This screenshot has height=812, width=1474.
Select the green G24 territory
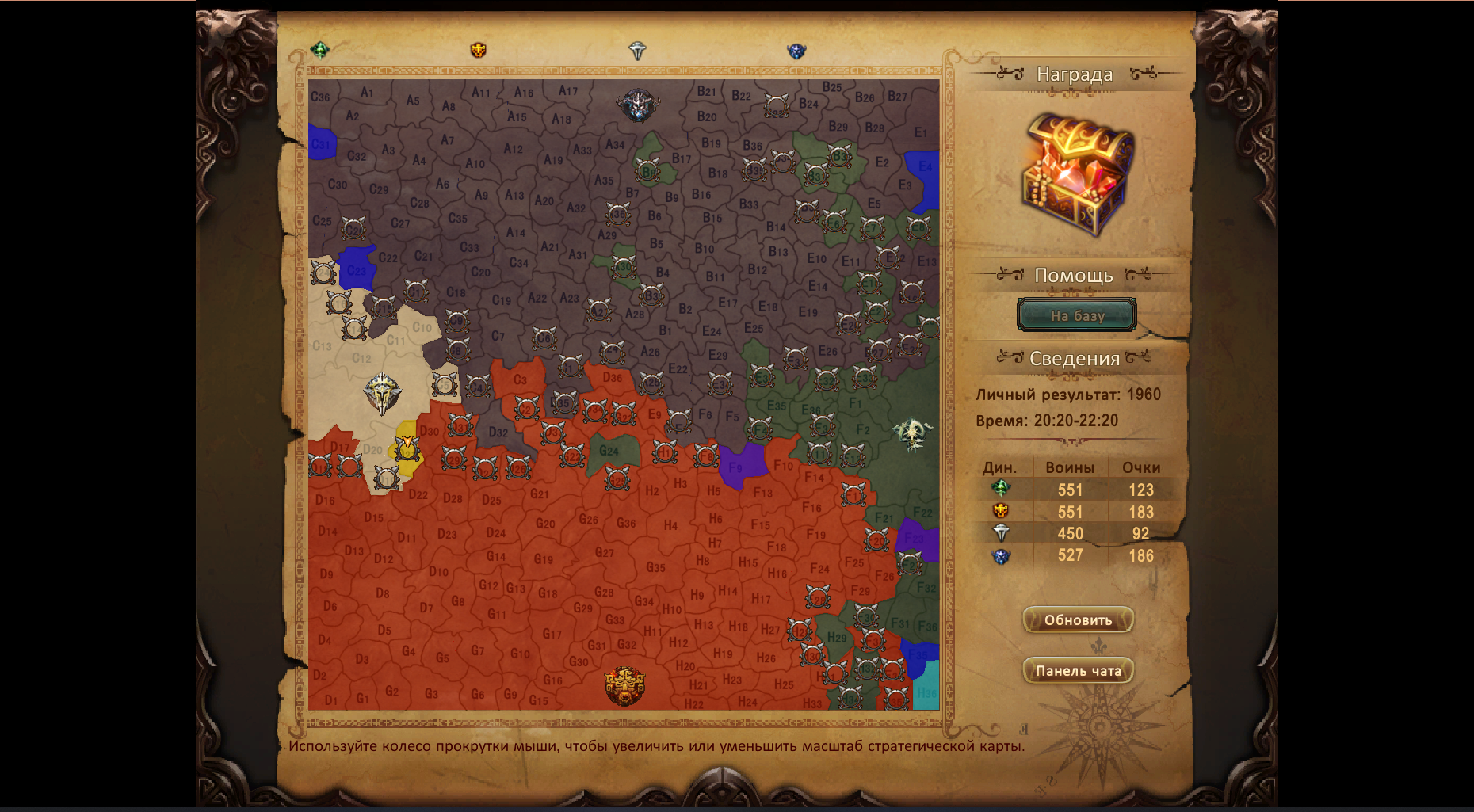(x=613, y=453)
